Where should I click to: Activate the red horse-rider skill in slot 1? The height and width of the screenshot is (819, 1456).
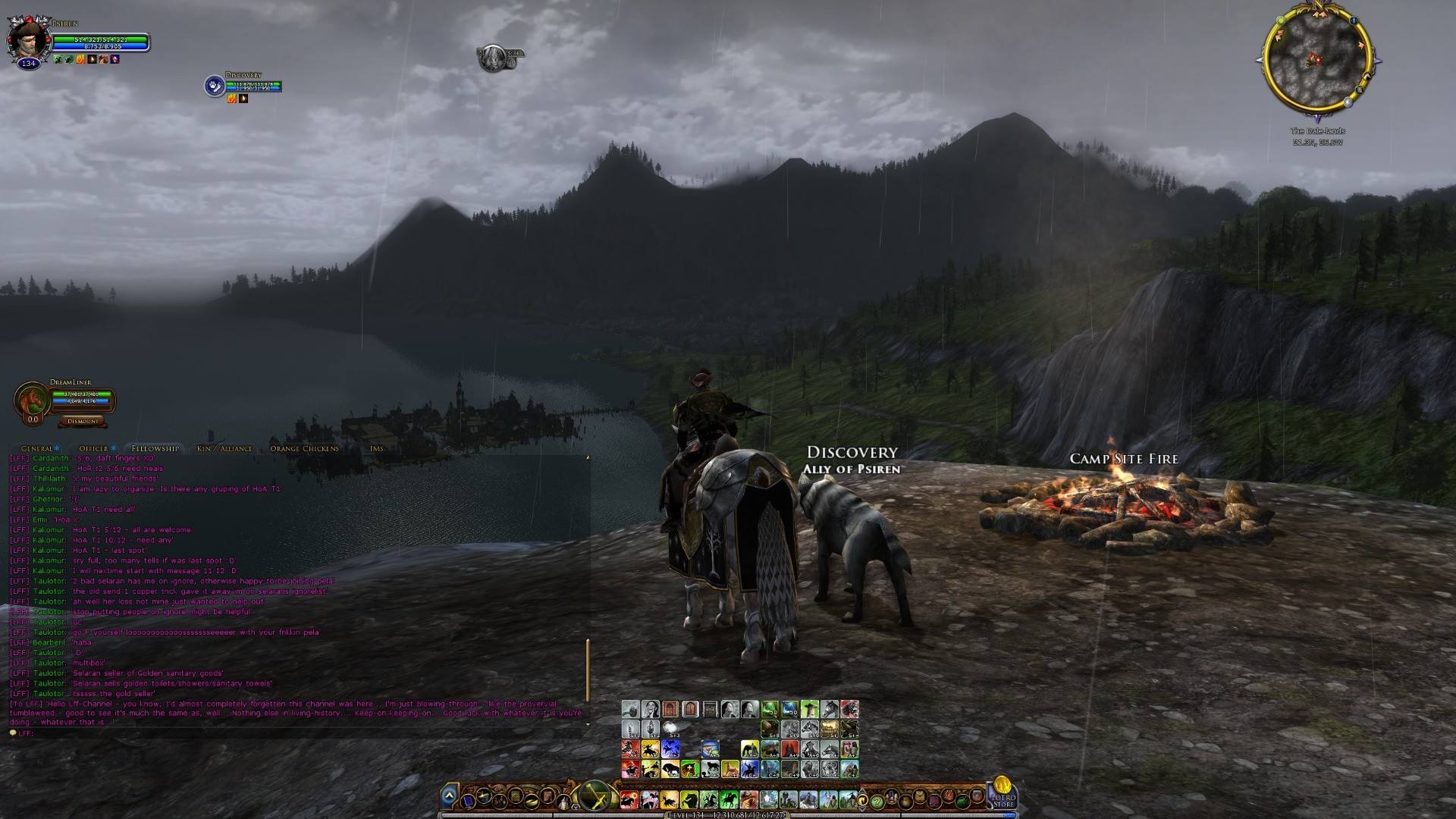[629, 799]
